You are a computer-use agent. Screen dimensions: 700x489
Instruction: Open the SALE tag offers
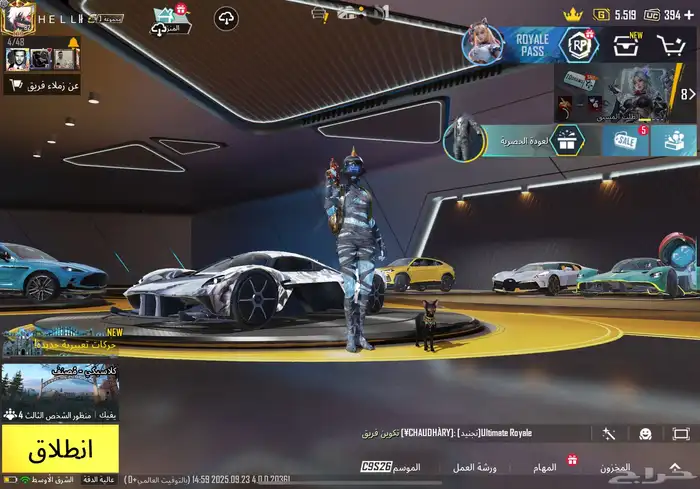[x=619, y=141]
